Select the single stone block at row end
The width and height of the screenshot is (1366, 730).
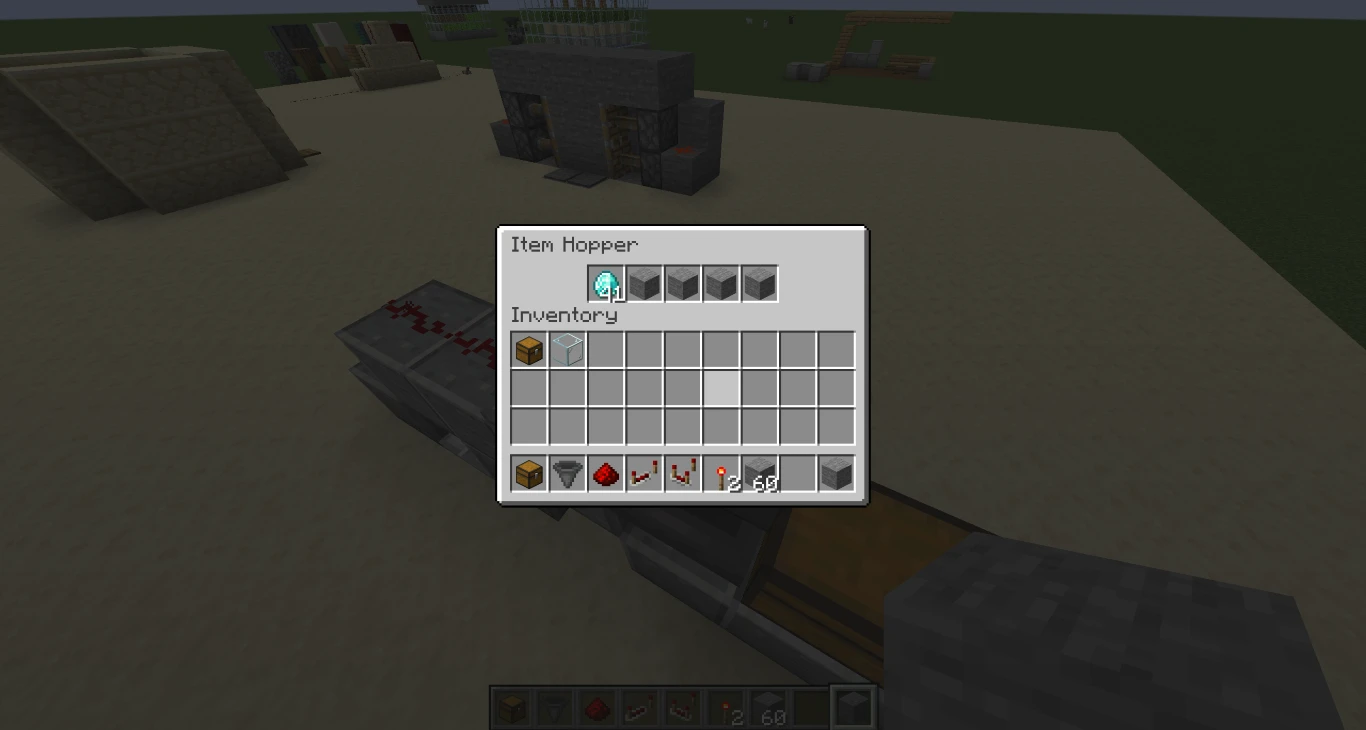(835, 474)
